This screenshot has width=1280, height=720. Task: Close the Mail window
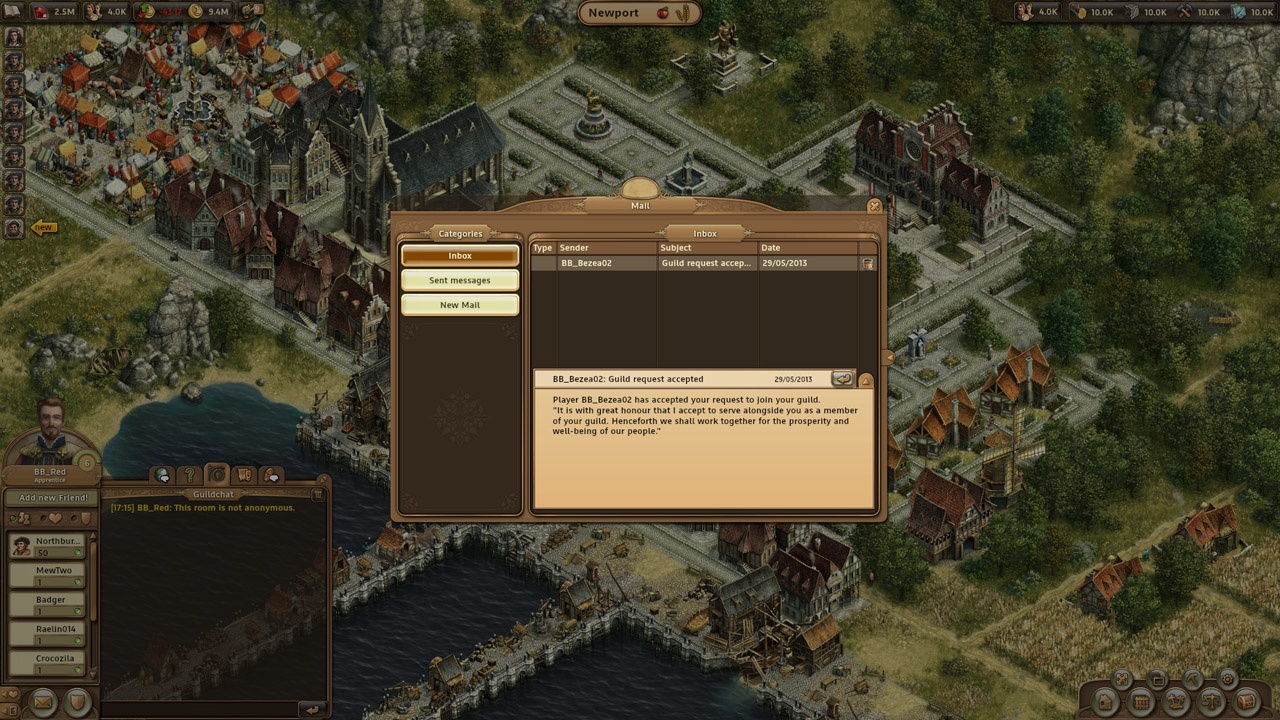click(x=874, y=207)
